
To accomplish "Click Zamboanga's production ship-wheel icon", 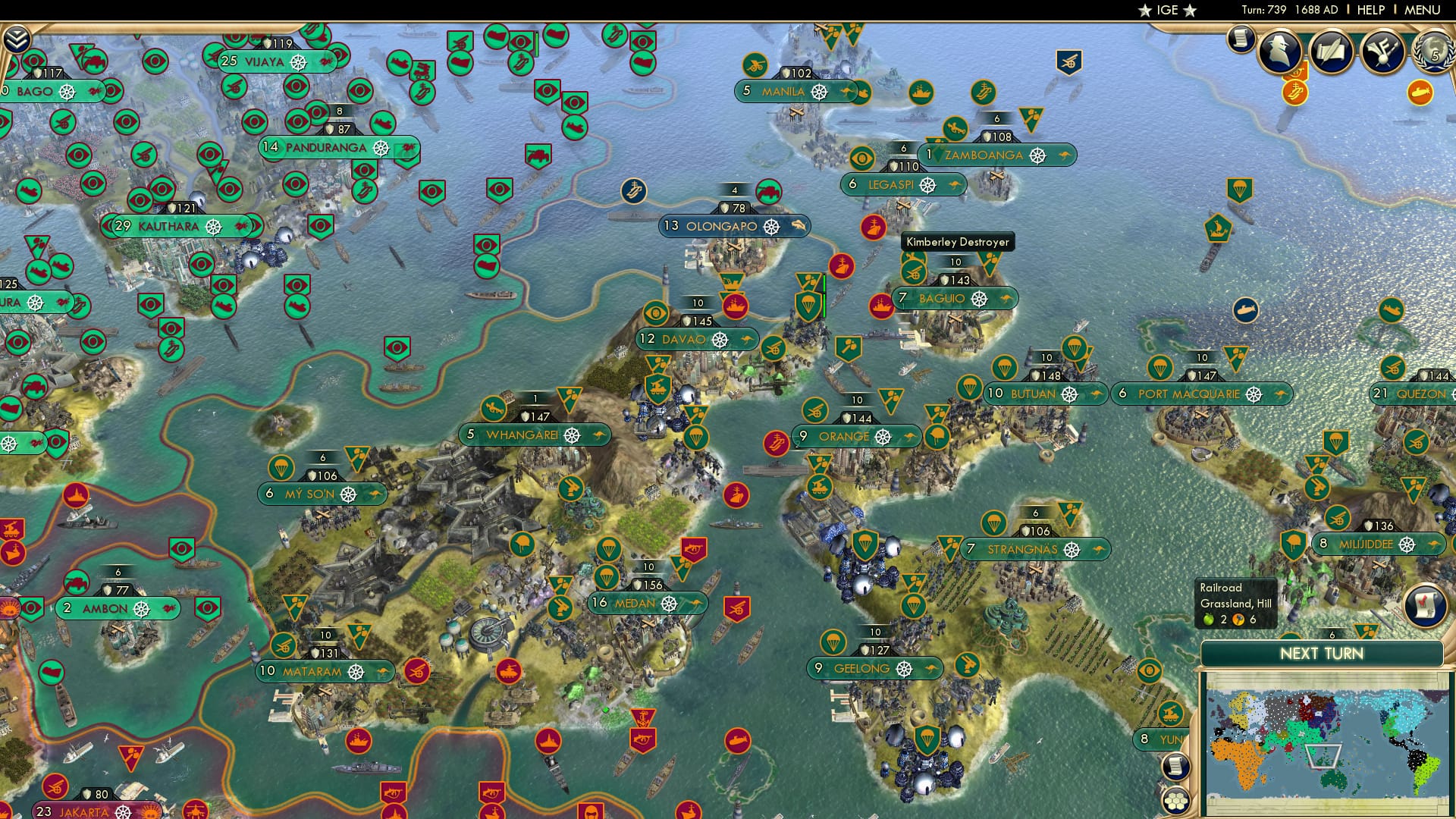I will (1037, 155).
